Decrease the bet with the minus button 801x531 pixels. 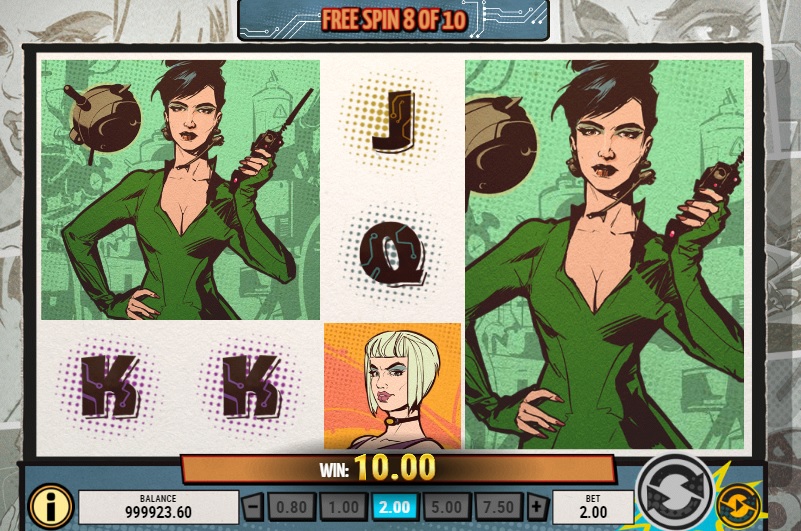point(253,505)
